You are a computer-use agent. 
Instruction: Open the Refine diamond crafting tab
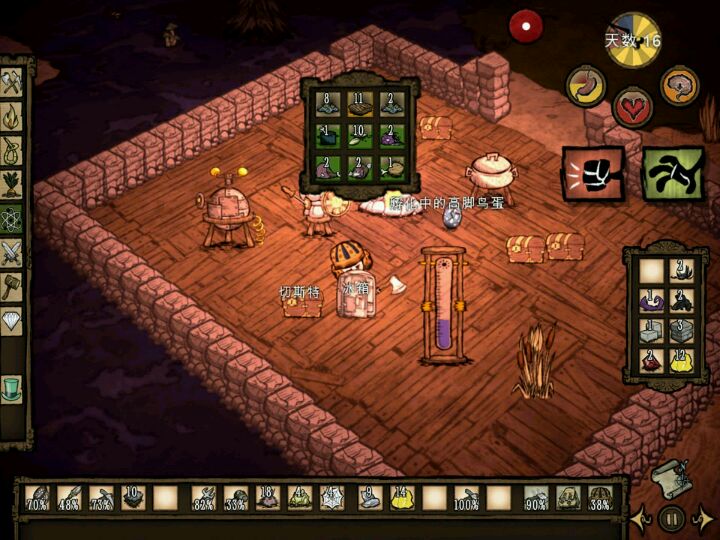coord(12,321)
